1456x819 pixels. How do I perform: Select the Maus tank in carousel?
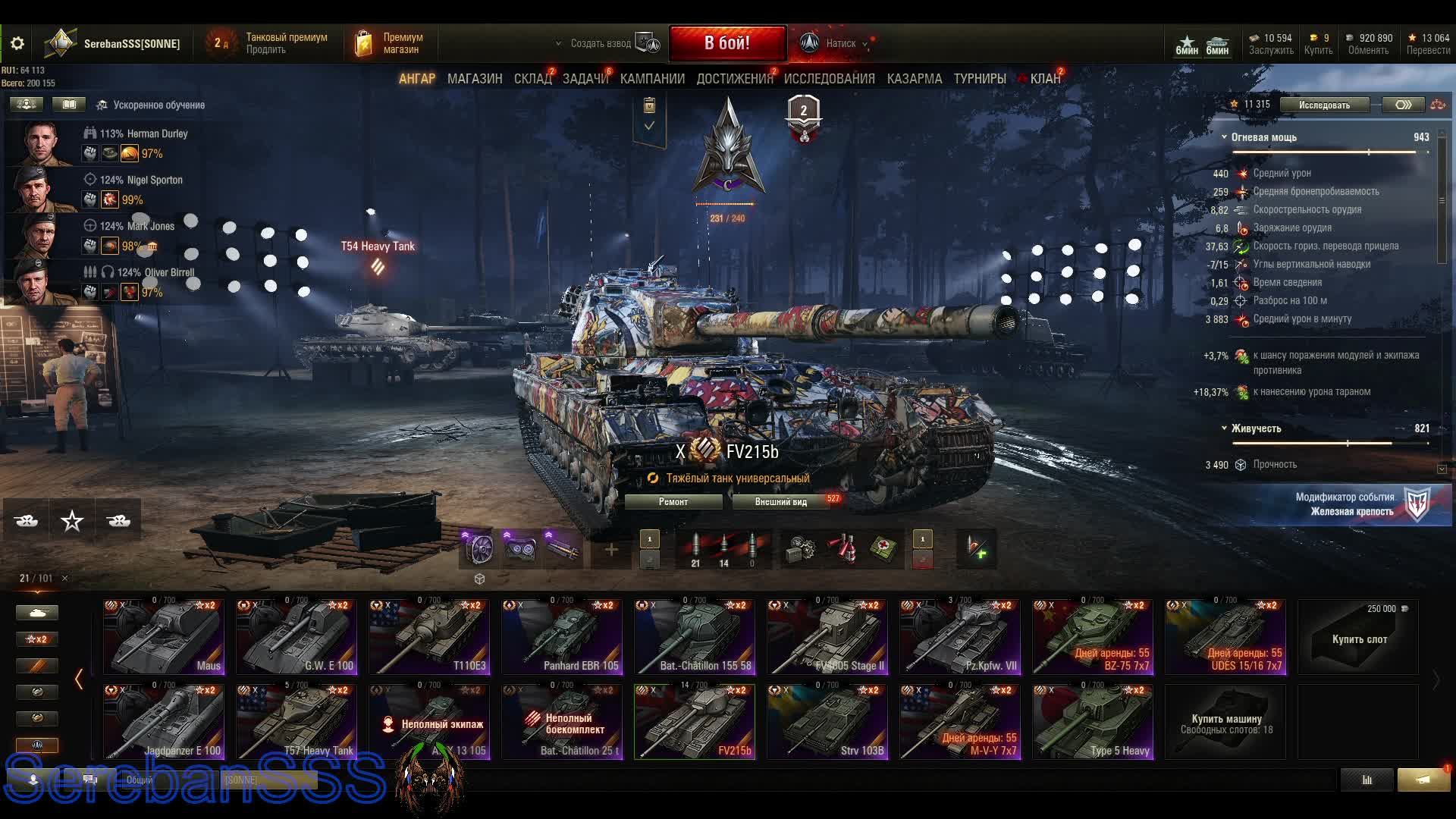click(x=164, y=637)
